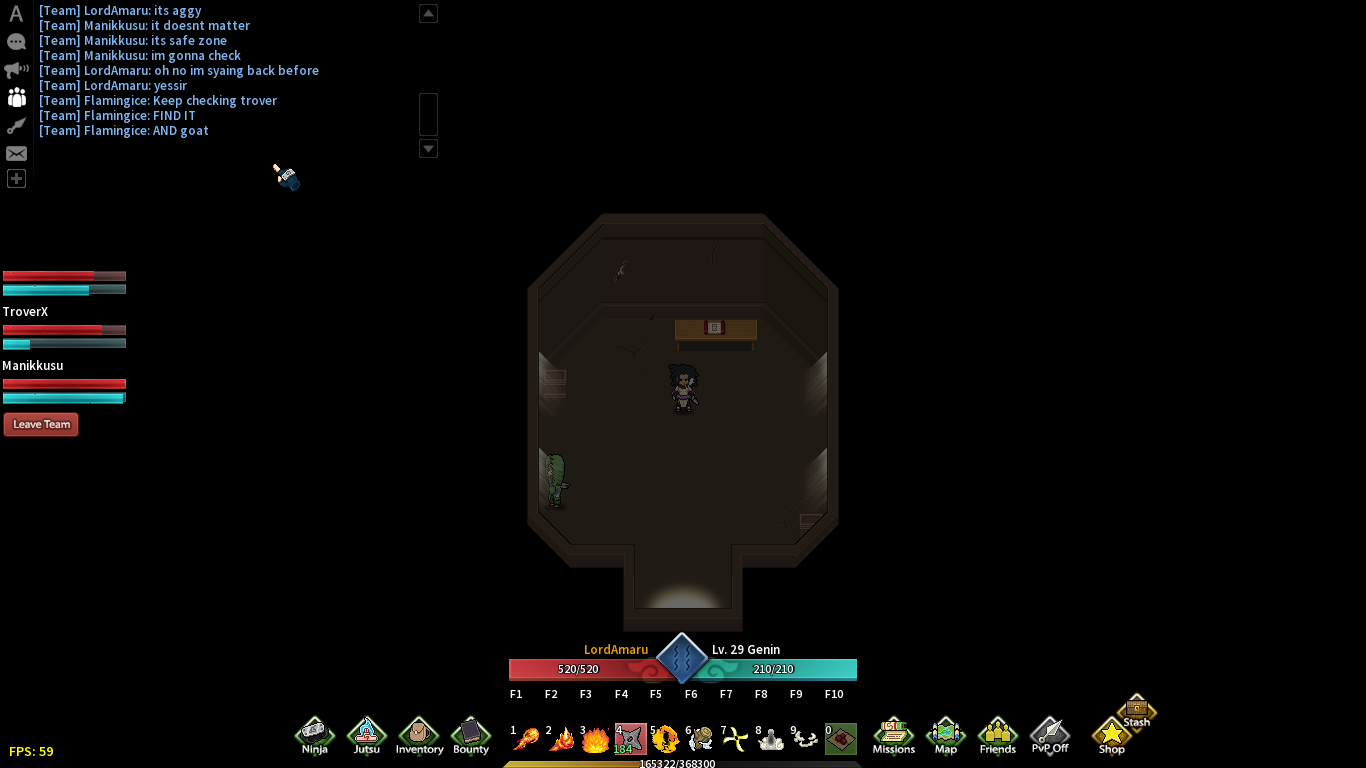
Task: Open the mail envelope chat tab
Action: [16, 153]
